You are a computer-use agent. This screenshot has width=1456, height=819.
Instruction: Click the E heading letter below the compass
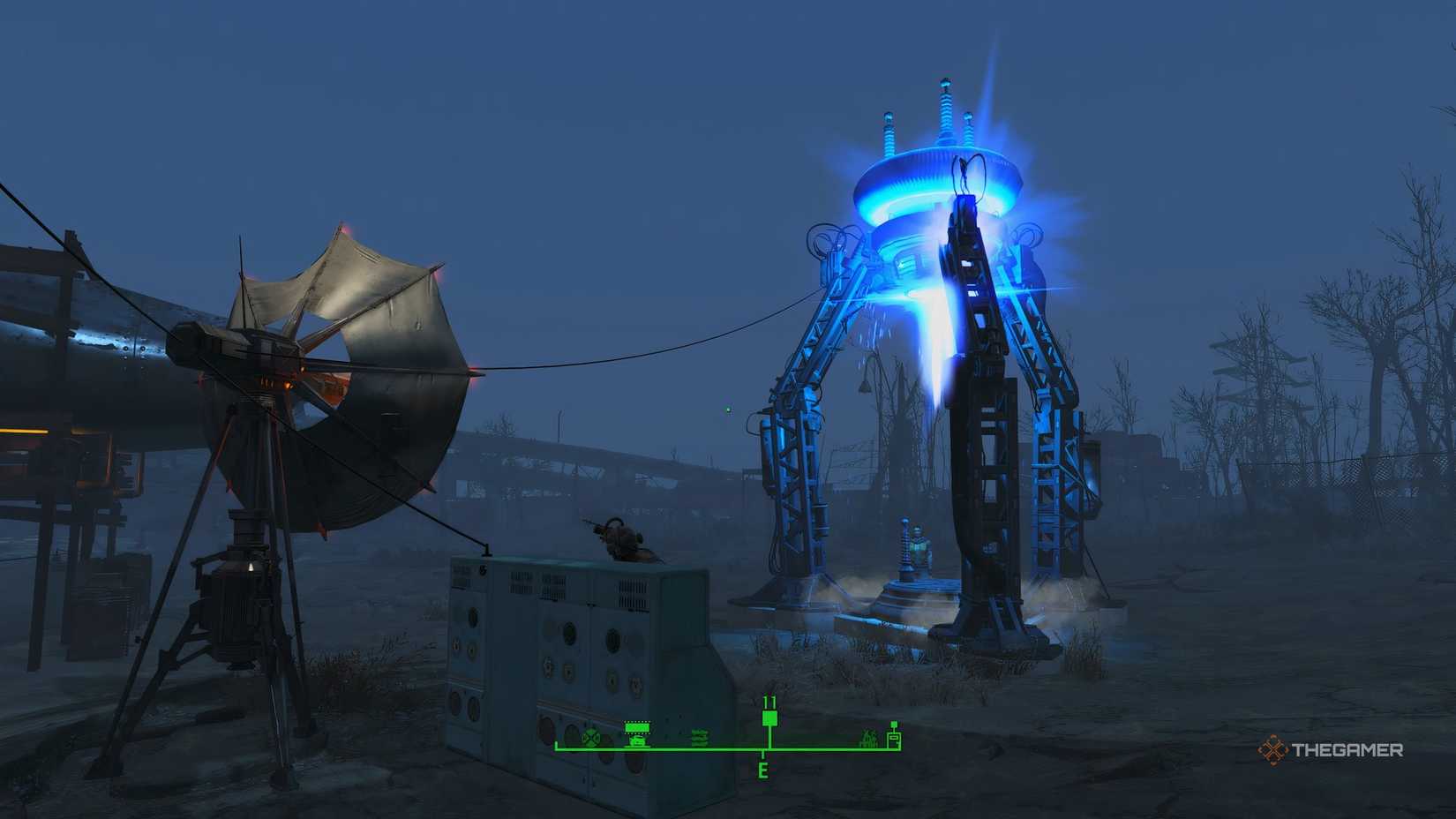tap(762, 768)
